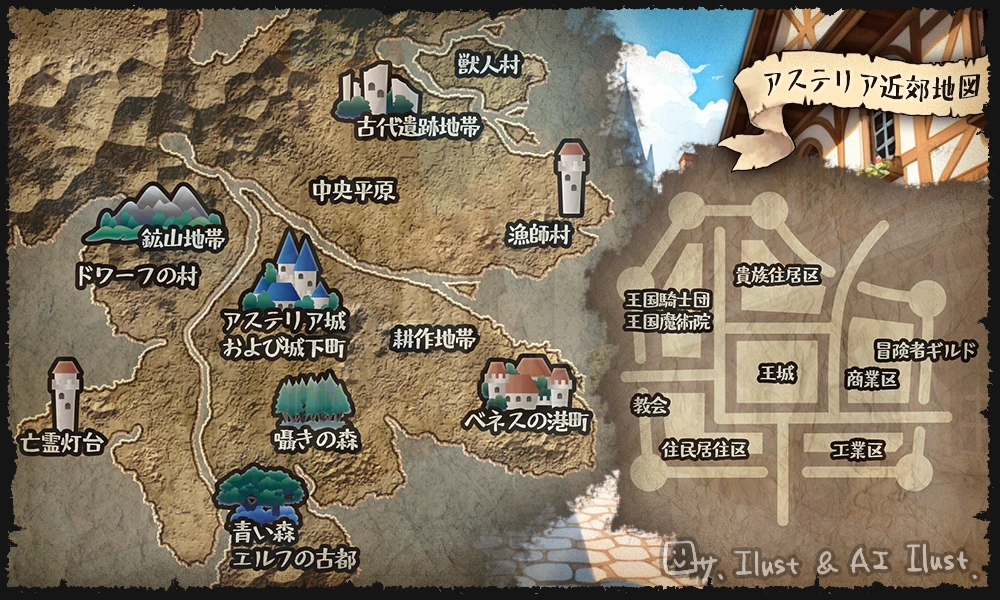Select 王国騎士団 on the town map
This screenshot has height=600, width=1000.
click(x=669, y=301)
